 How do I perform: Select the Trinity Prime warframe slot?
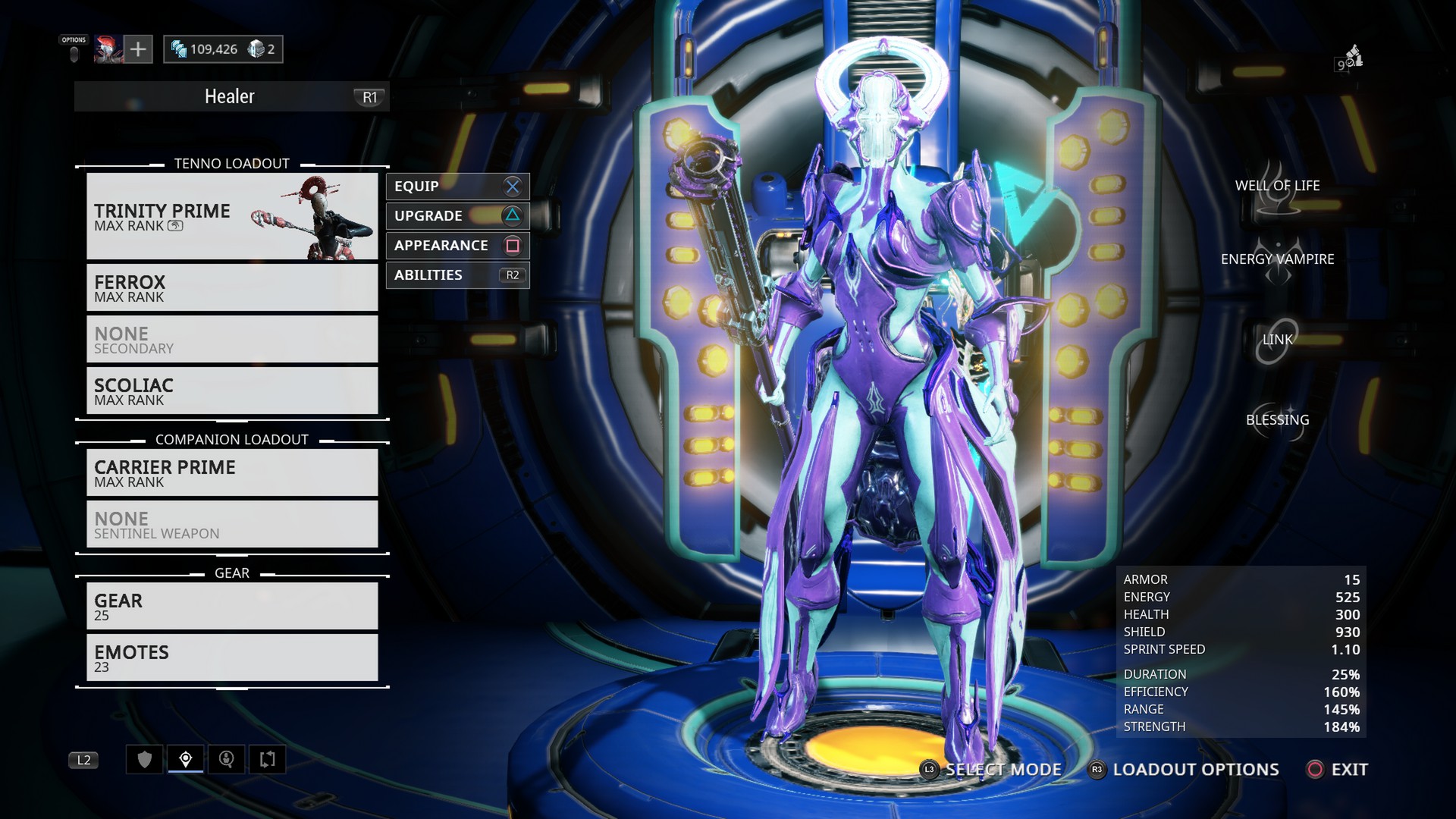click(232, 217)
